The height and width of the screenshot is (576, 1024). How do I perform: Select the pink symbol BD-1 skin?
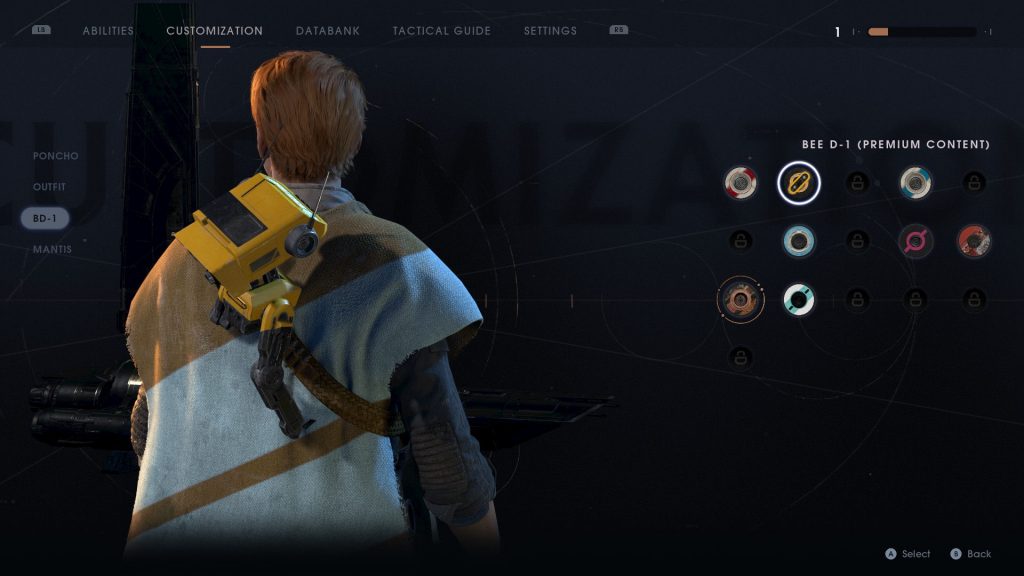(915, 241)
